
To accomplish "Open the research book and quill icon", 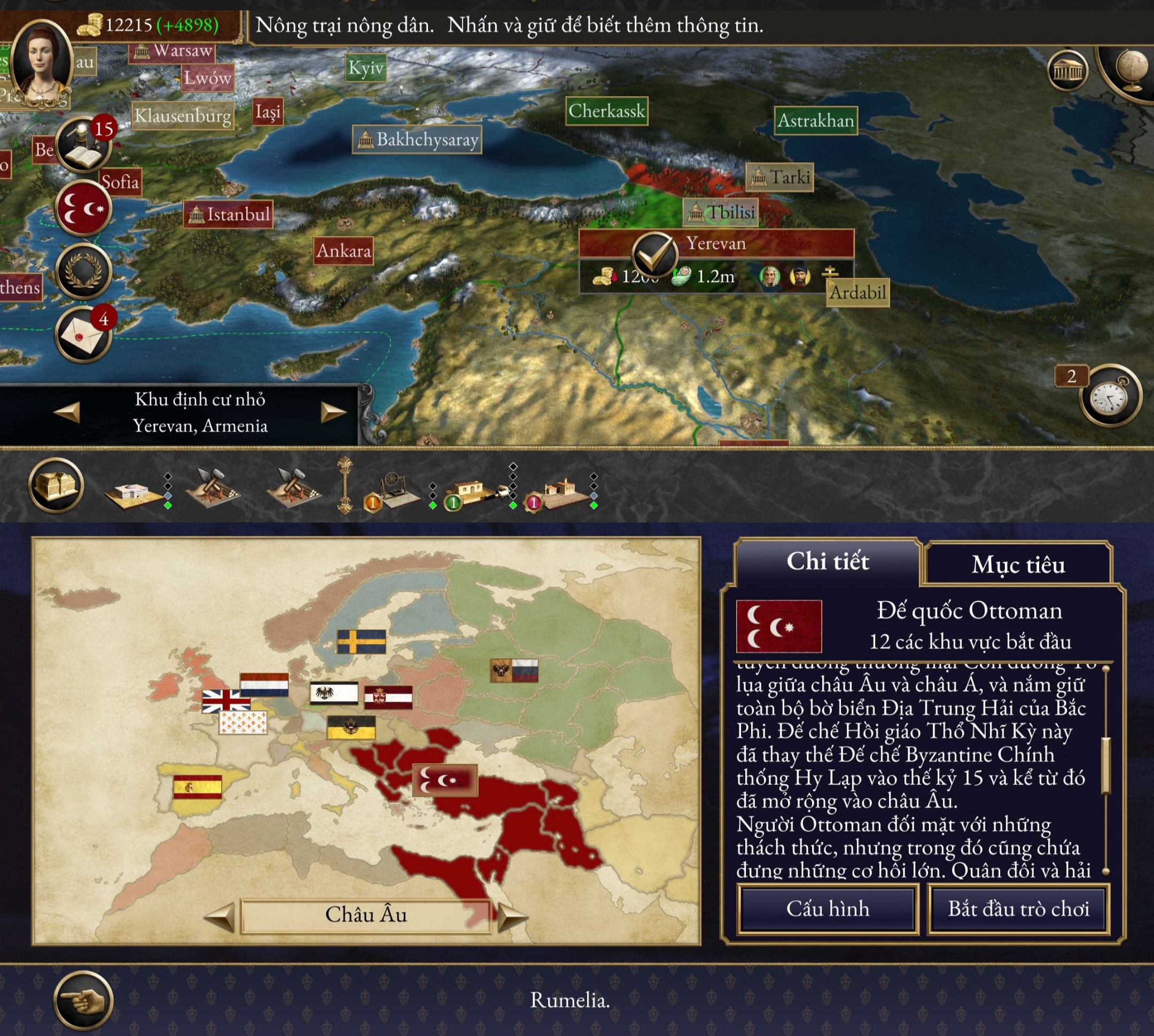I will point(83,146).
